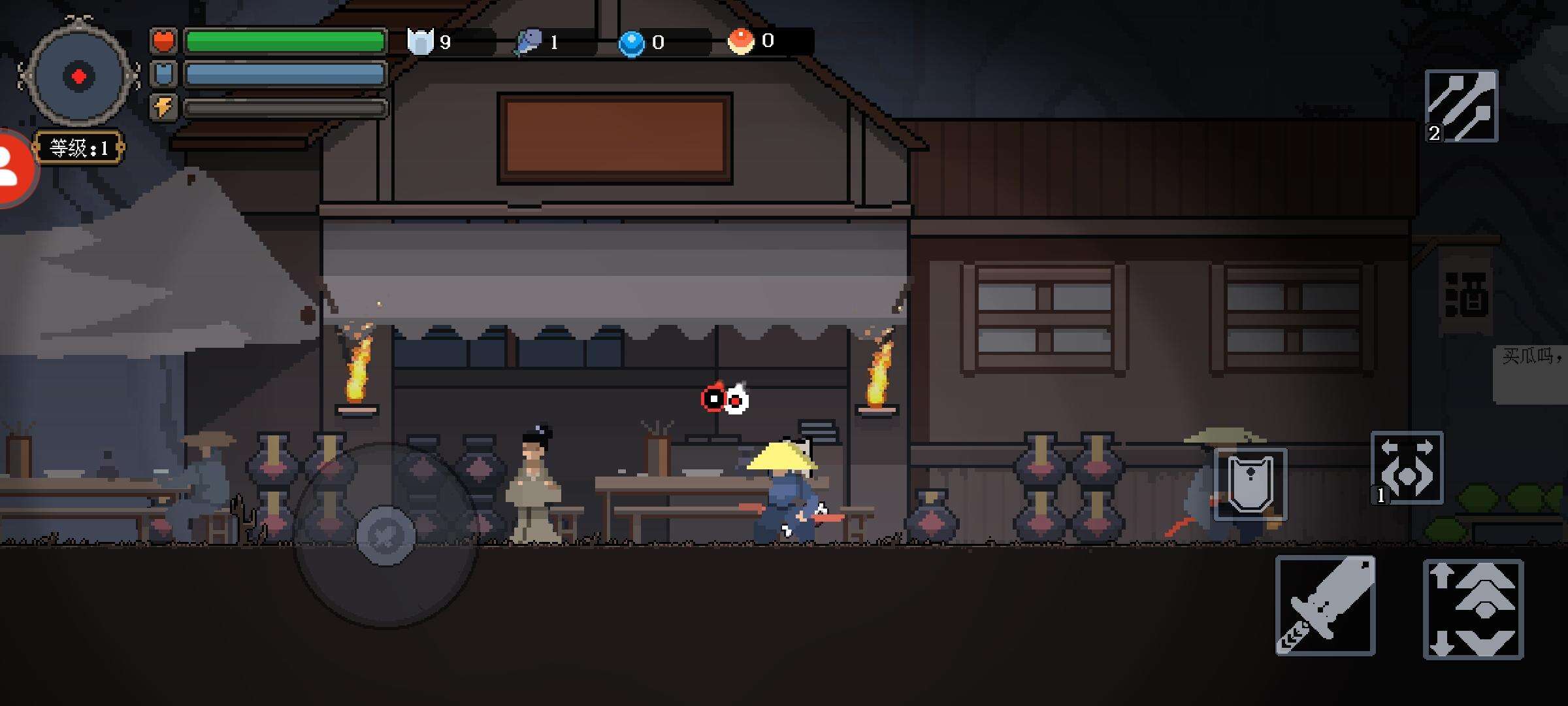1568x706 pixels.
Task: Open the circular compass minimap
Action: [x=78, y=76]
